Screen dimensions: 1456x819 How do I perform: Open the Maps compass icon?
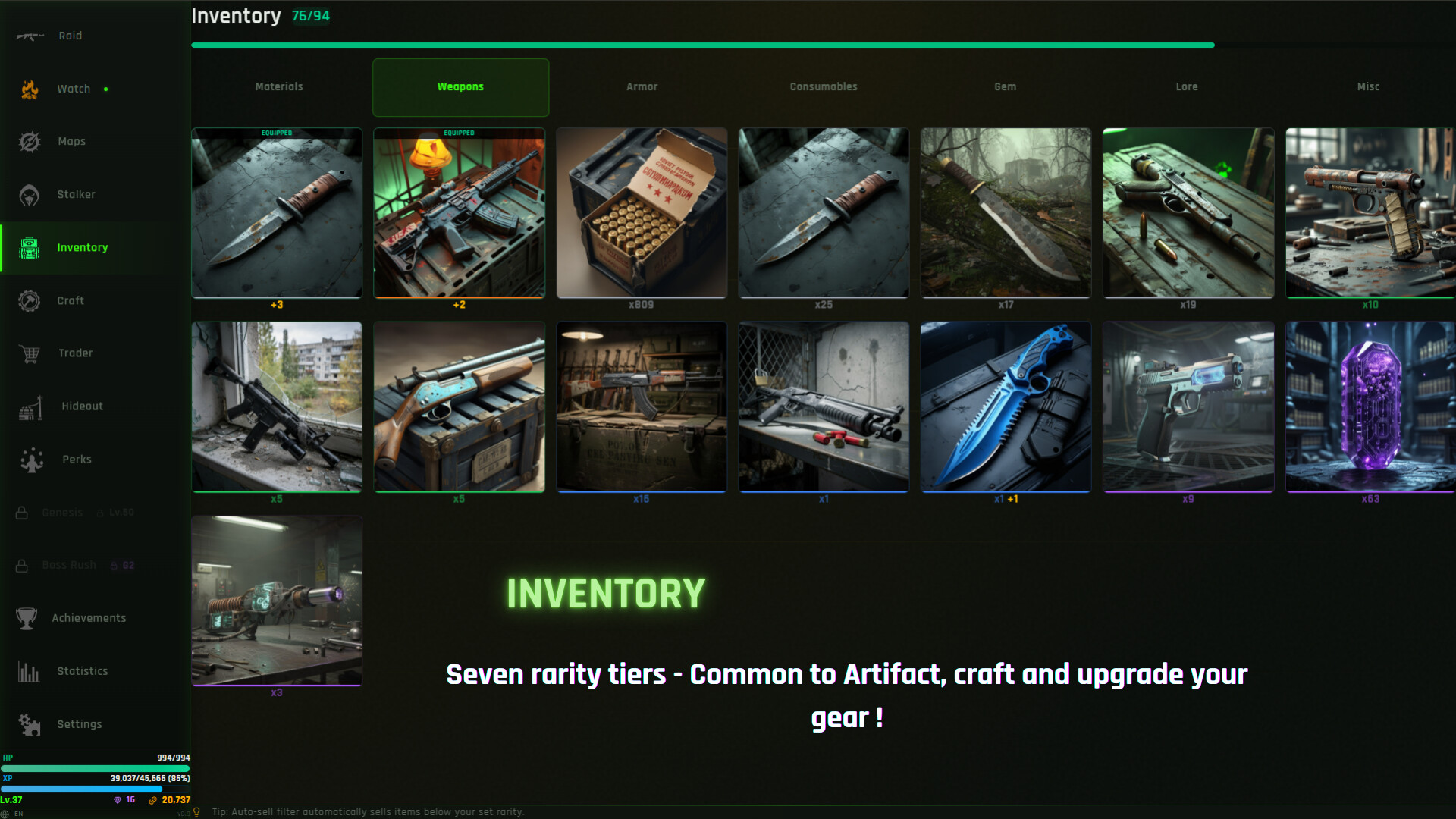point(30,141)
